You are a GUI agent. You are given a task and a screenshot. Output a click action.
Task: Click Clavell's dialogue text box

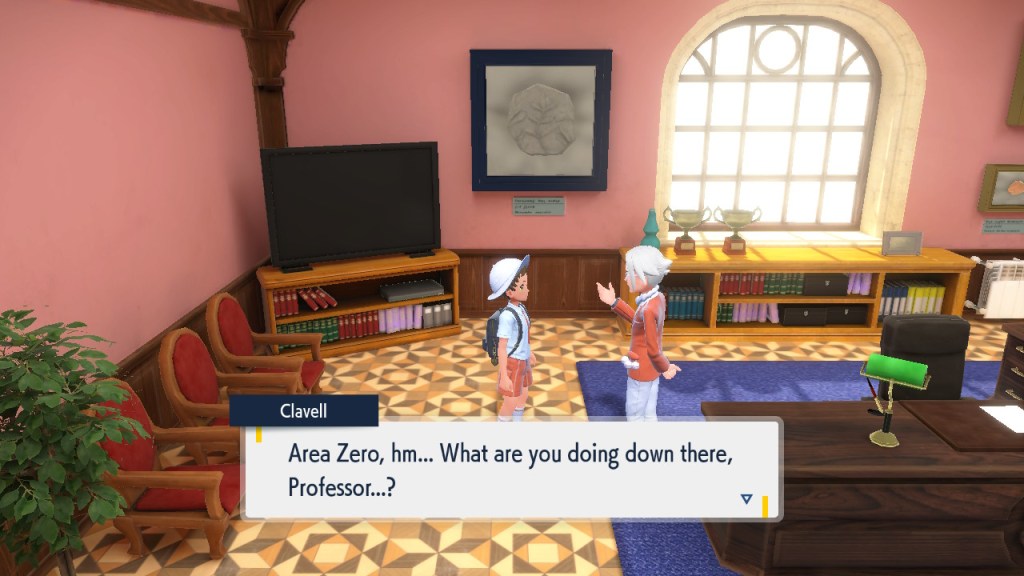point(510,468)
